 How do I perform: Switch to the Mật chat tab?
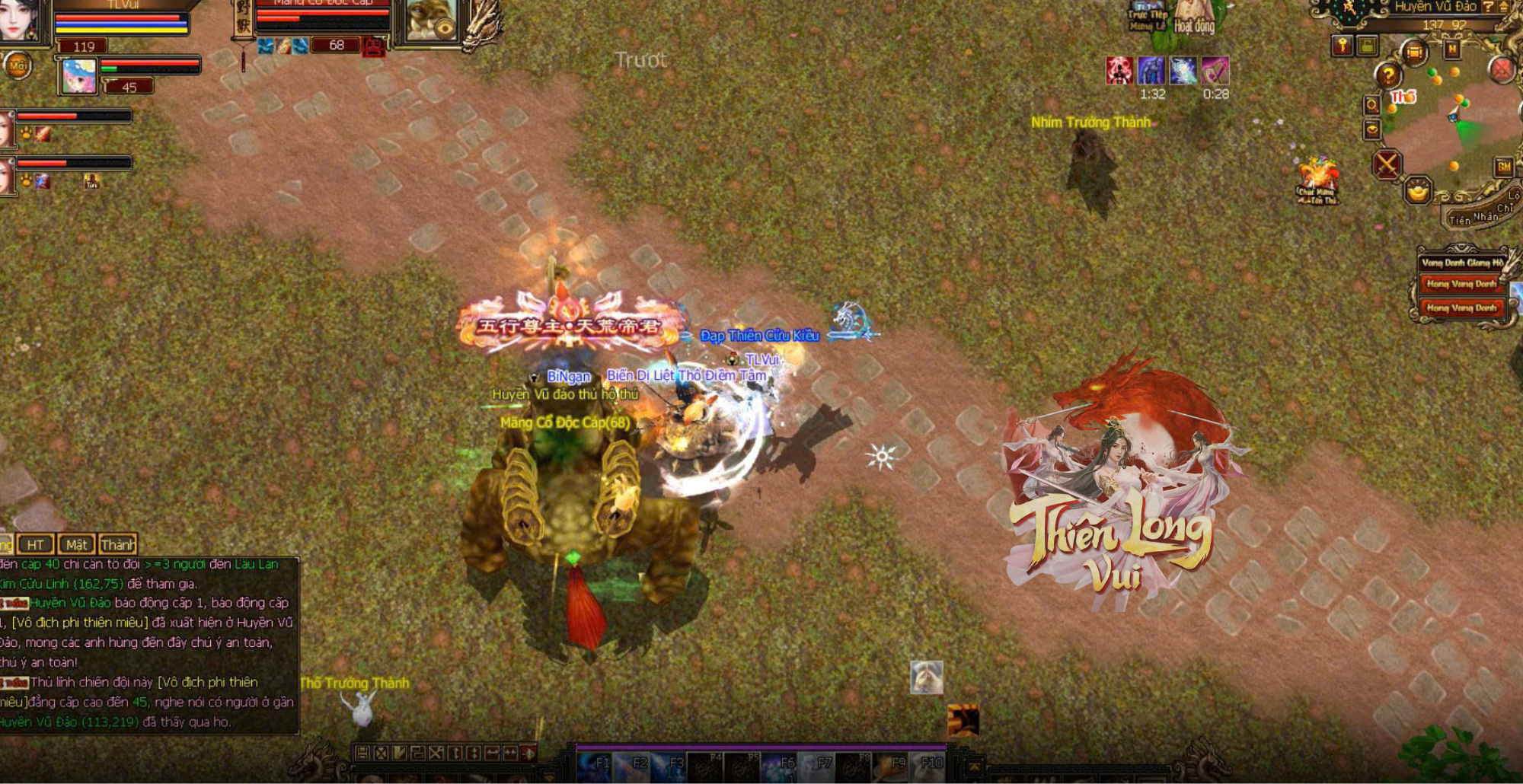[x=76, y=544]
